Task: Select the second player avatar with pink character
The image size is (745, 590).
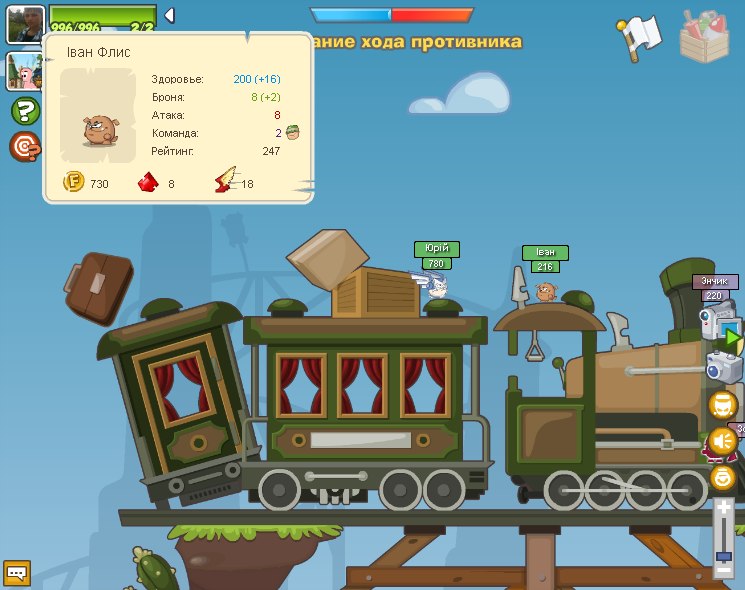Action: [24, 71]
